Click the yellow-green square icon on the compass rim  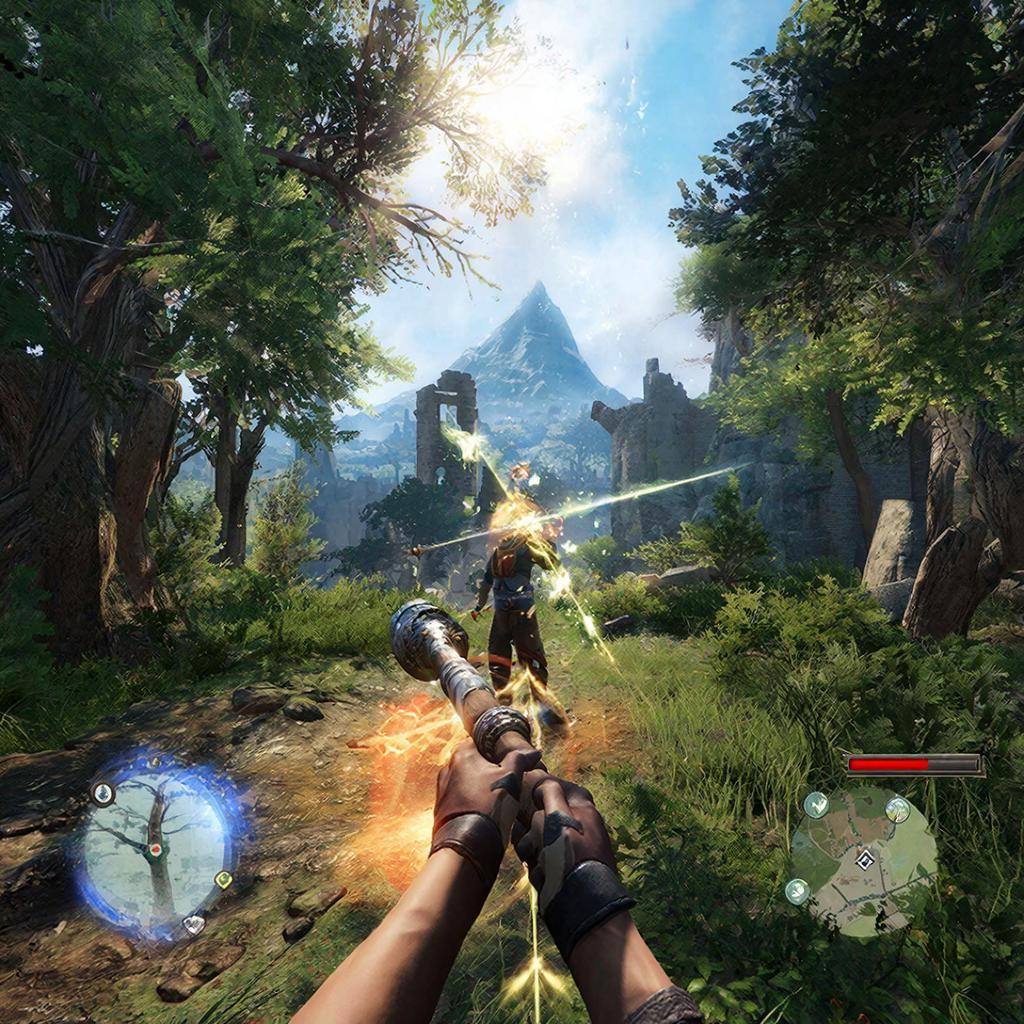[223, 880]
